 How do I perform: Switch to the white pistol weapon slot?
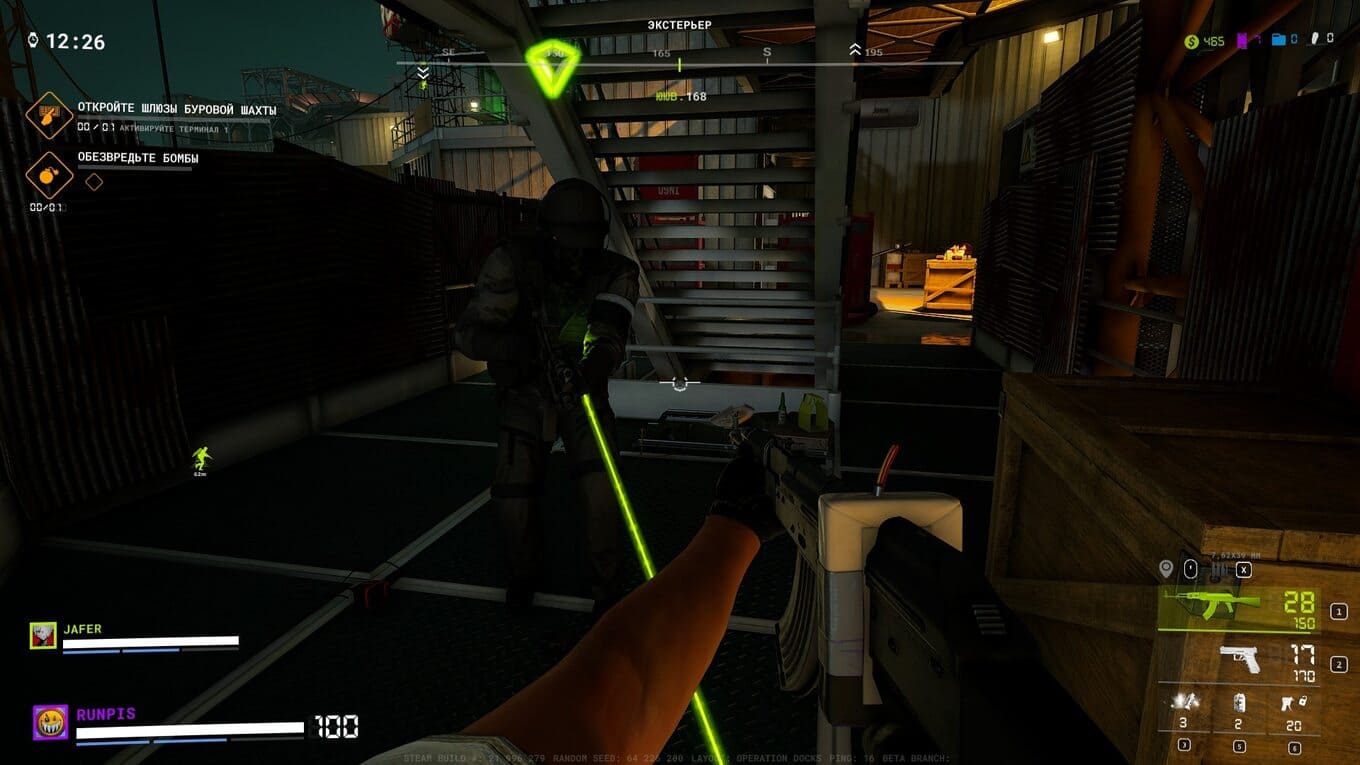pyautogui.click(x=1240, y=658)
